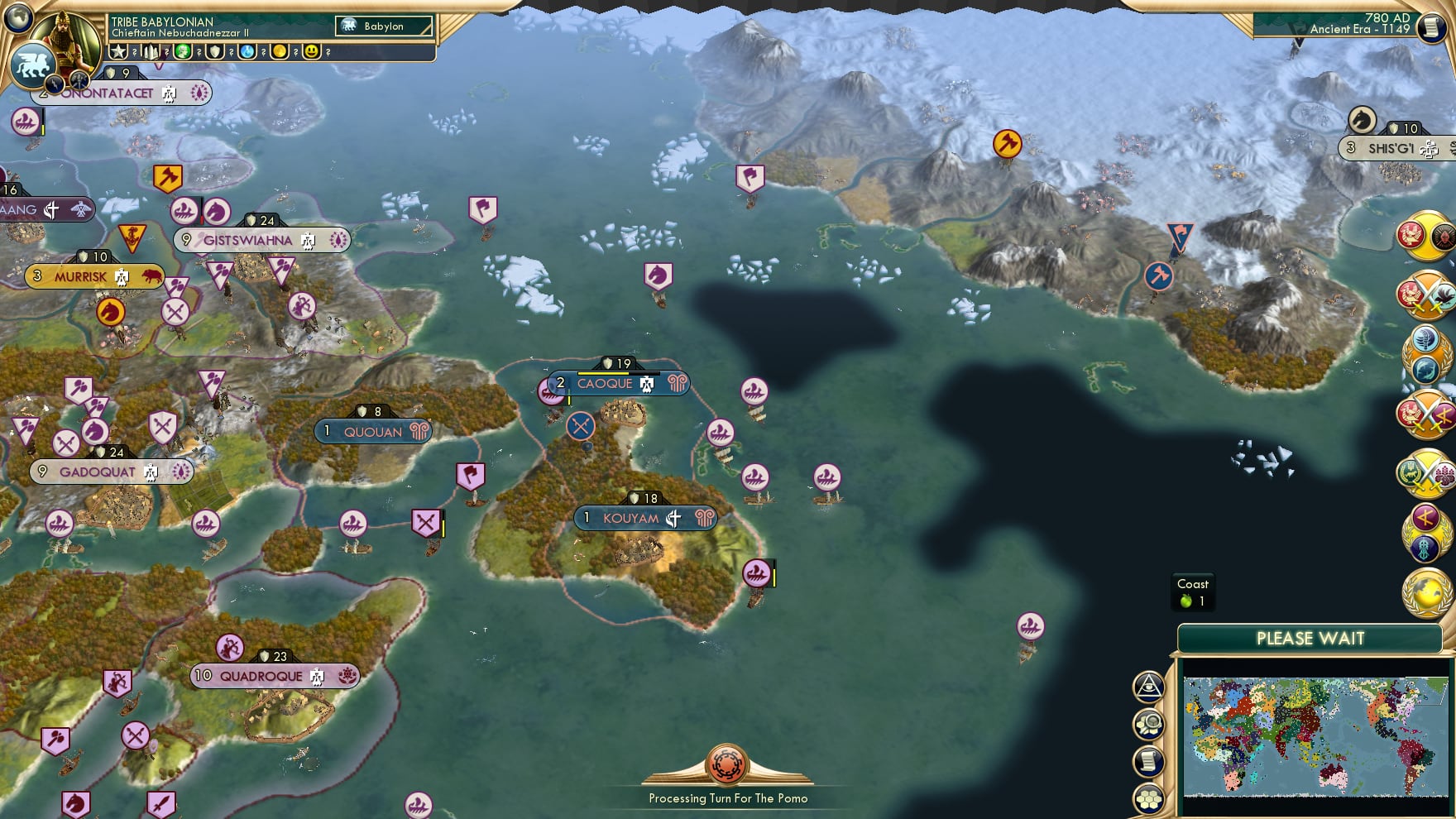Click the gold coin indicator in top panel
The height and width of the screenshot is (819, 1456).
point(279,51)
